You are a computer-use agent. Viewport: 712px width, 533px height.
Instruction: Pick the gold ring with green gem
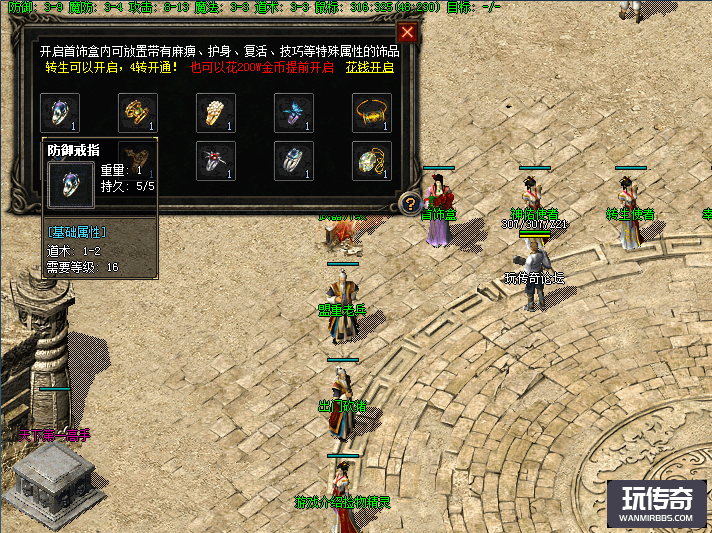pos(137,113)
